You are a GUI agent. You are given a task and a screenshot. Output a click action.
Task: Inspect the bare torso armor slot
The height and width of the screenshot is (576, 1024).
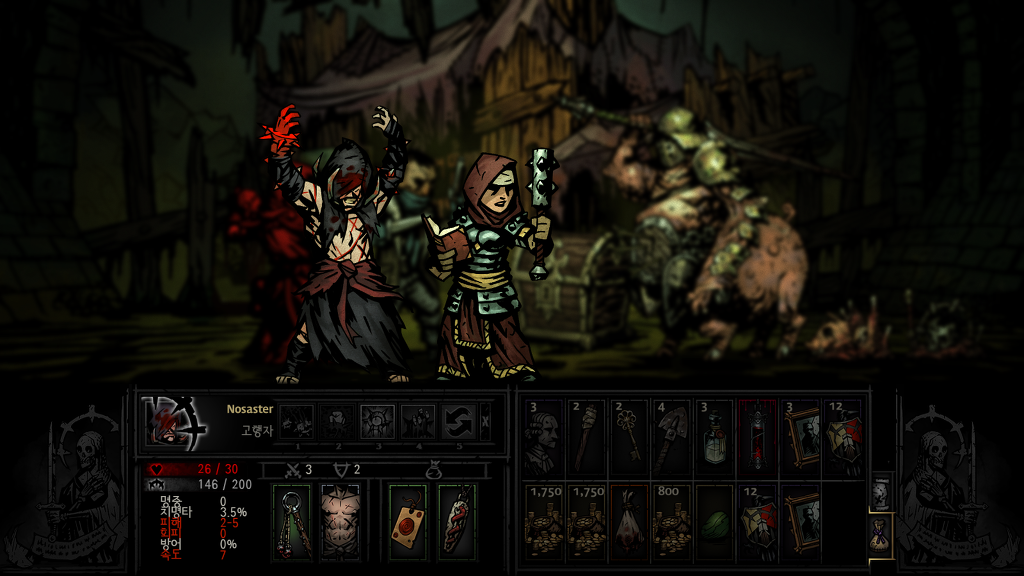click(x=339, y=521)
